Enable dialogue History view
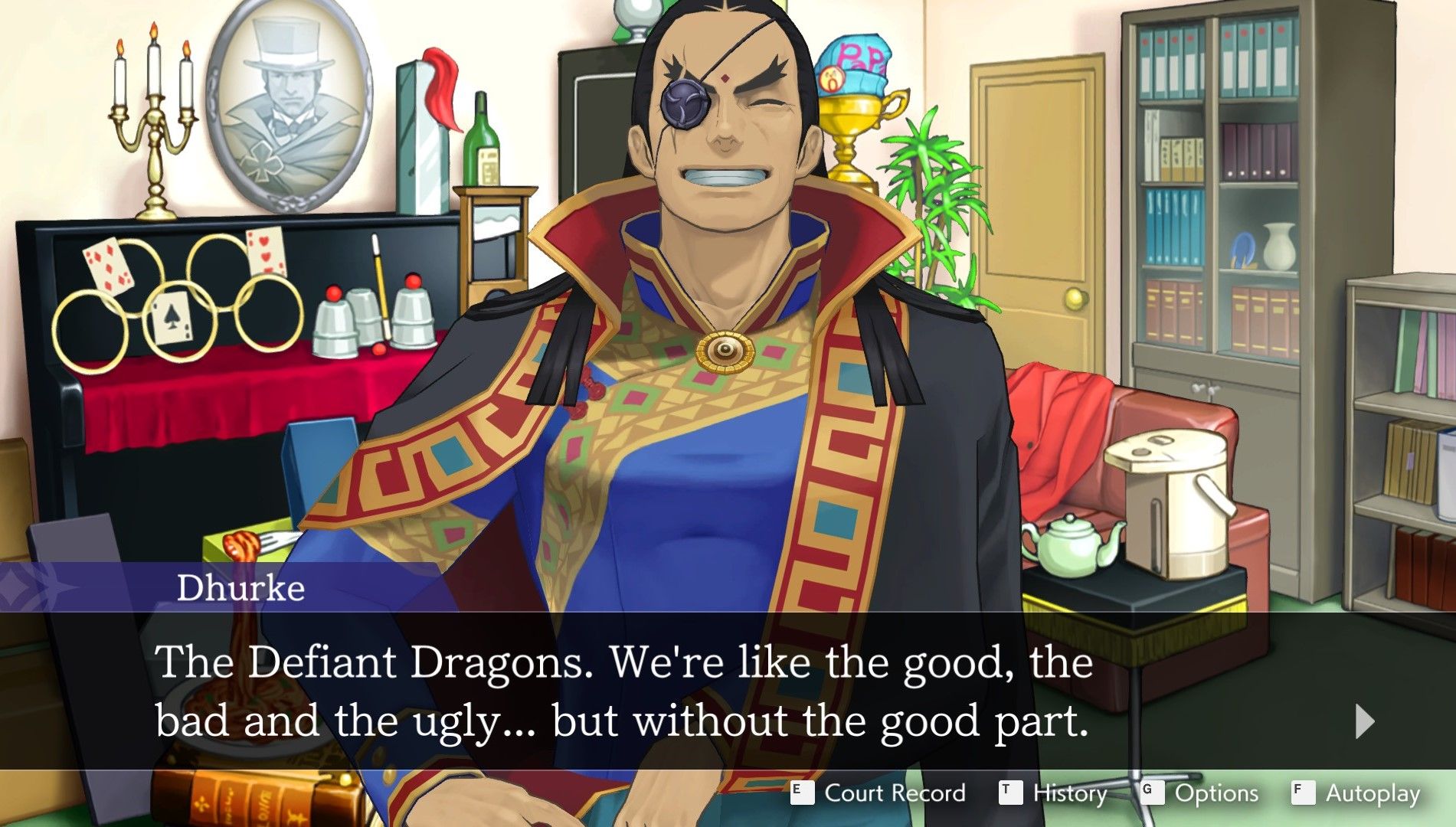This screenshot has height=827, width=1456. 1070,794
